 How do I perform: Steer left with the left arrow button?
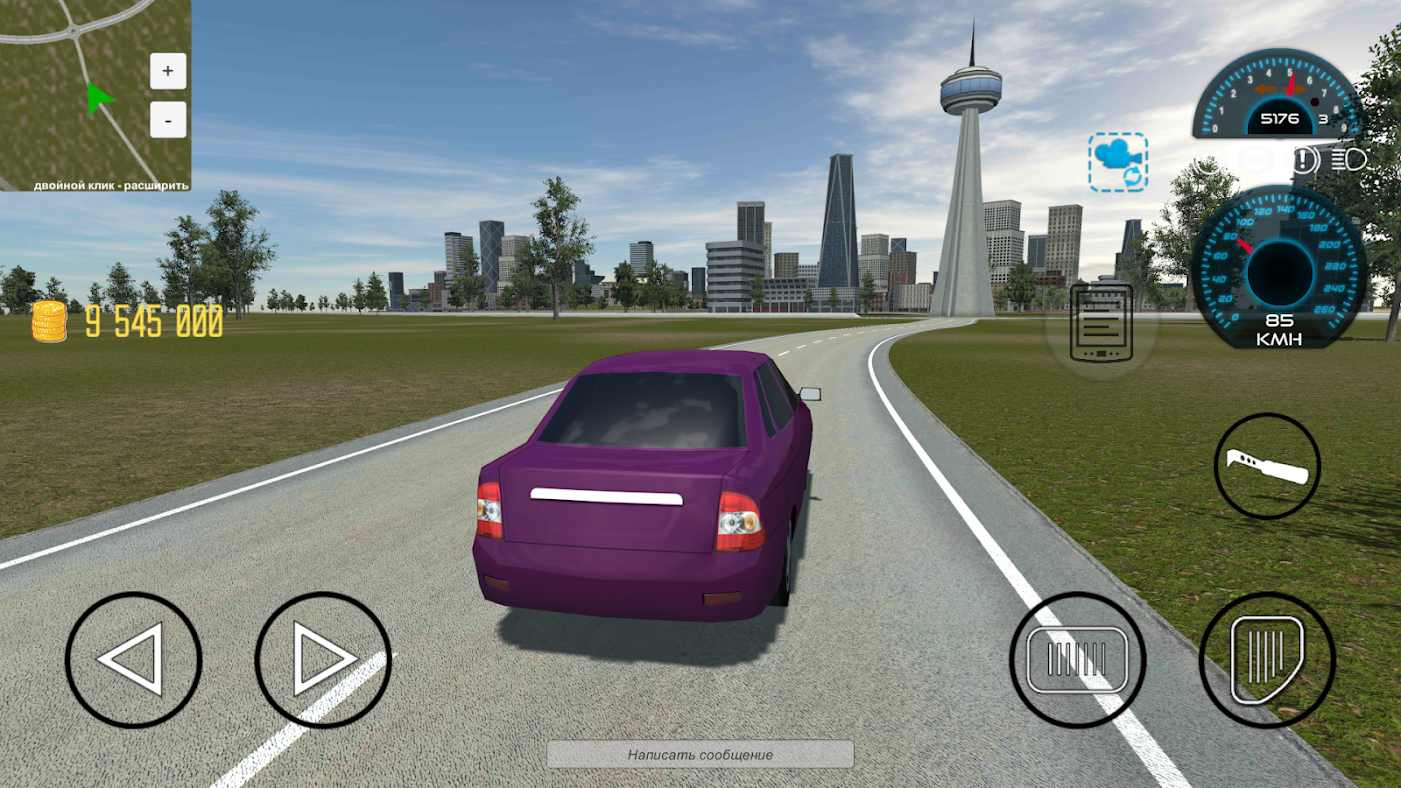tap(133, 660)
